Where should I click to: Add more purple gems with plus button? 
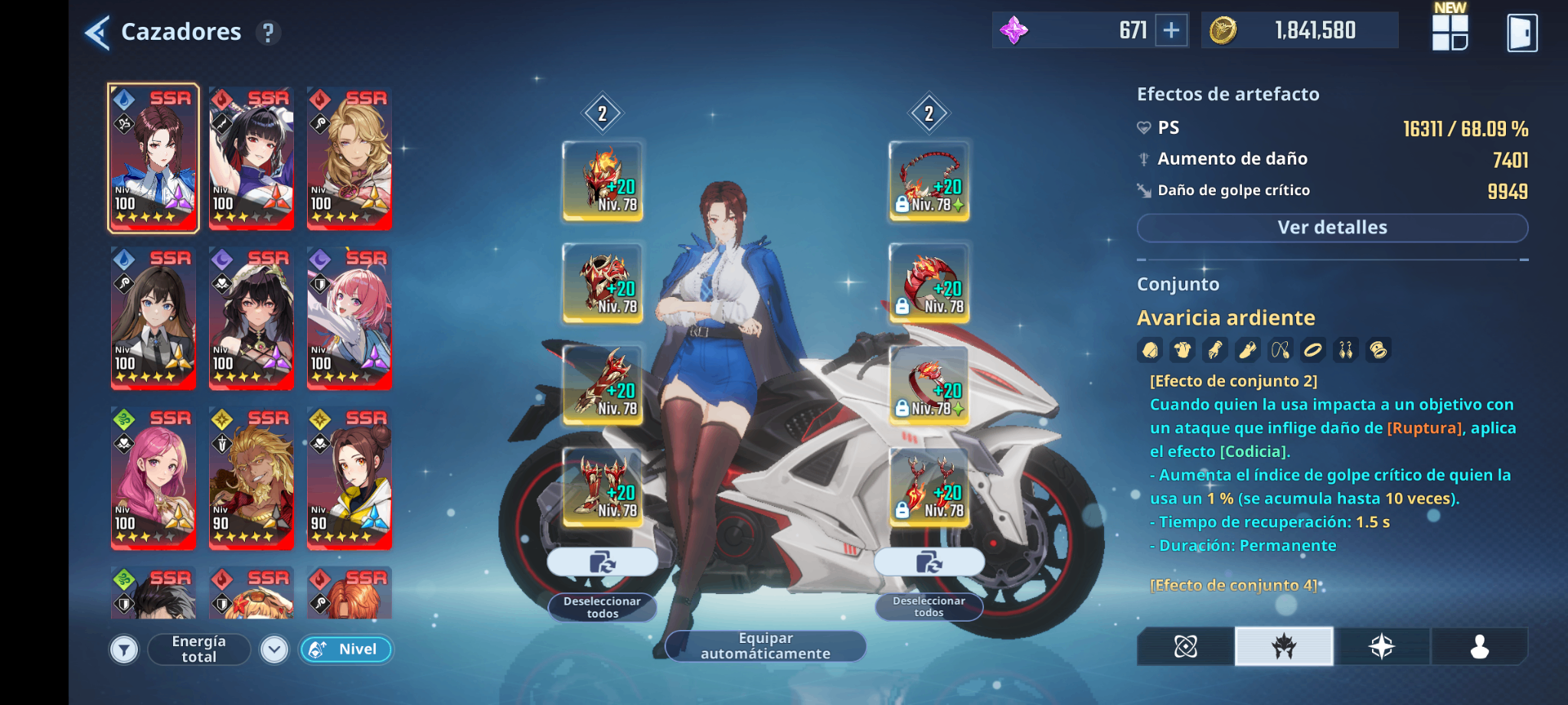1171,31
